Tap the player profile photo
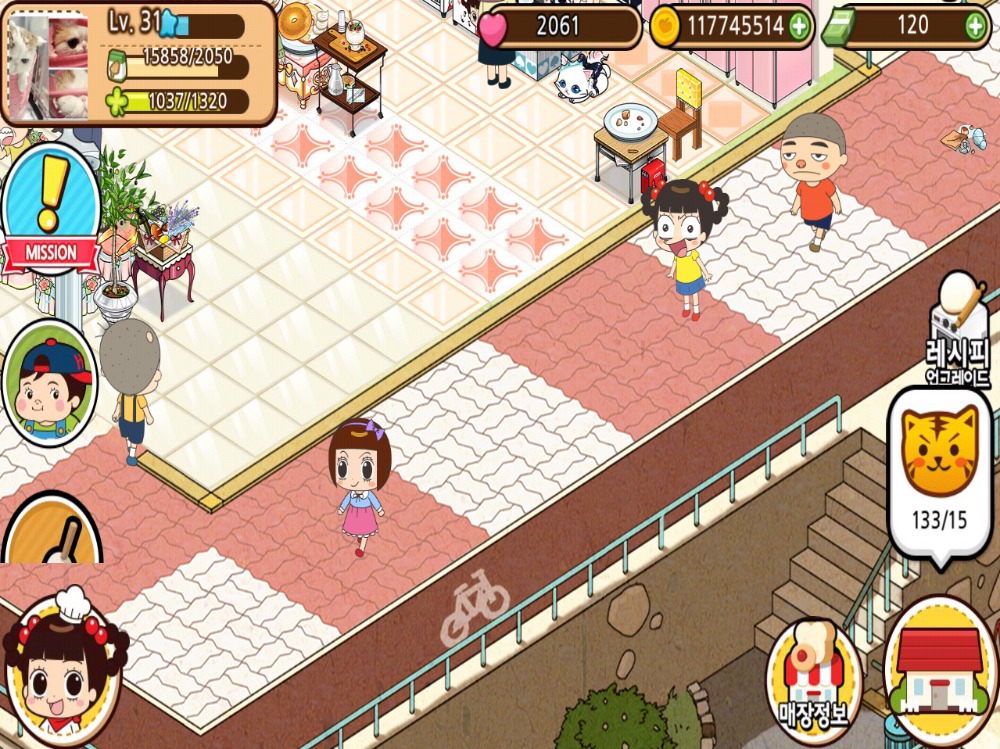The width and height of the screenshot is (1000, 749). [x=48, y=62]
